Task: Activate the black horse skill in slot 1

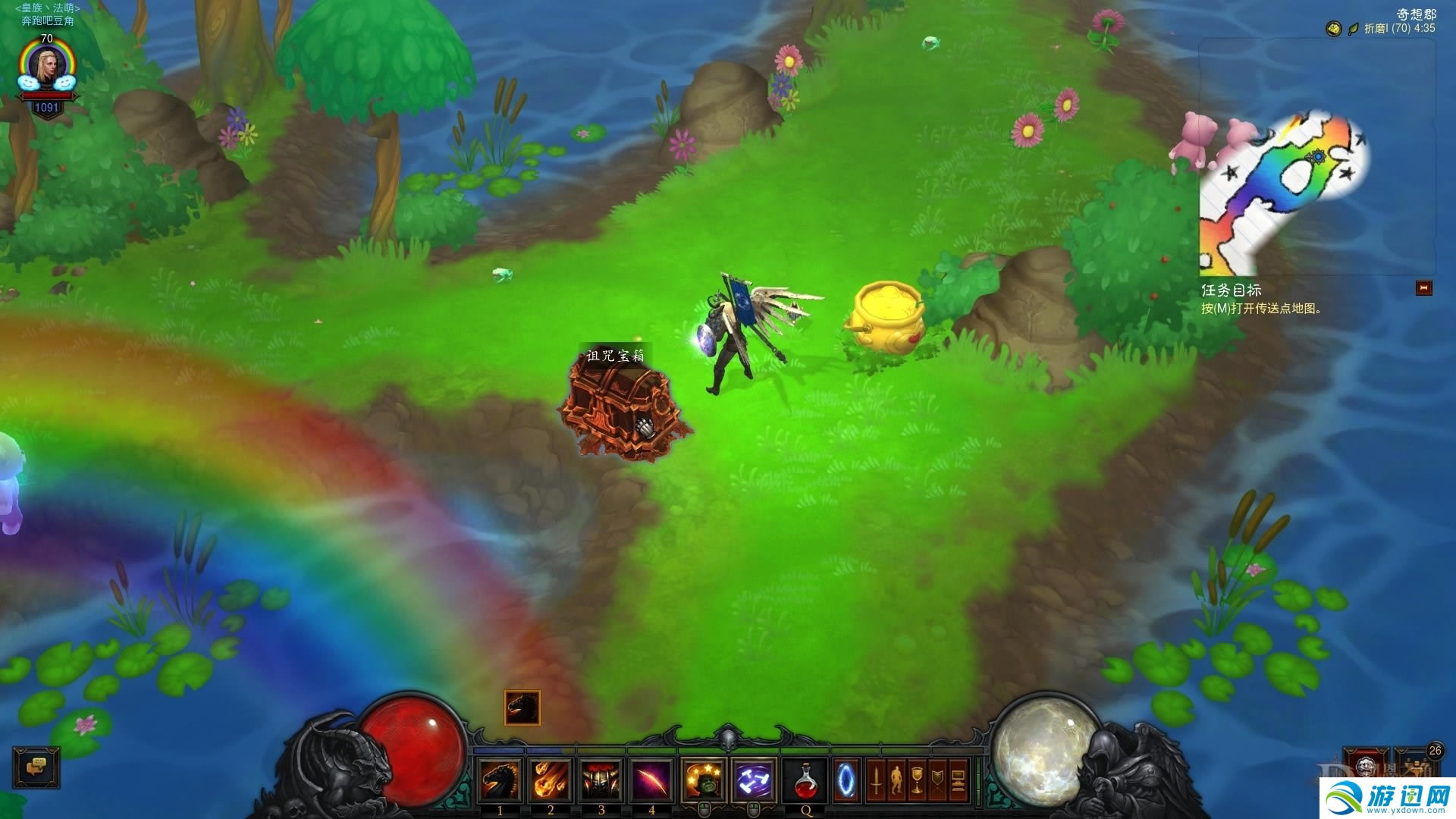Action: click(x=500, y=780)
